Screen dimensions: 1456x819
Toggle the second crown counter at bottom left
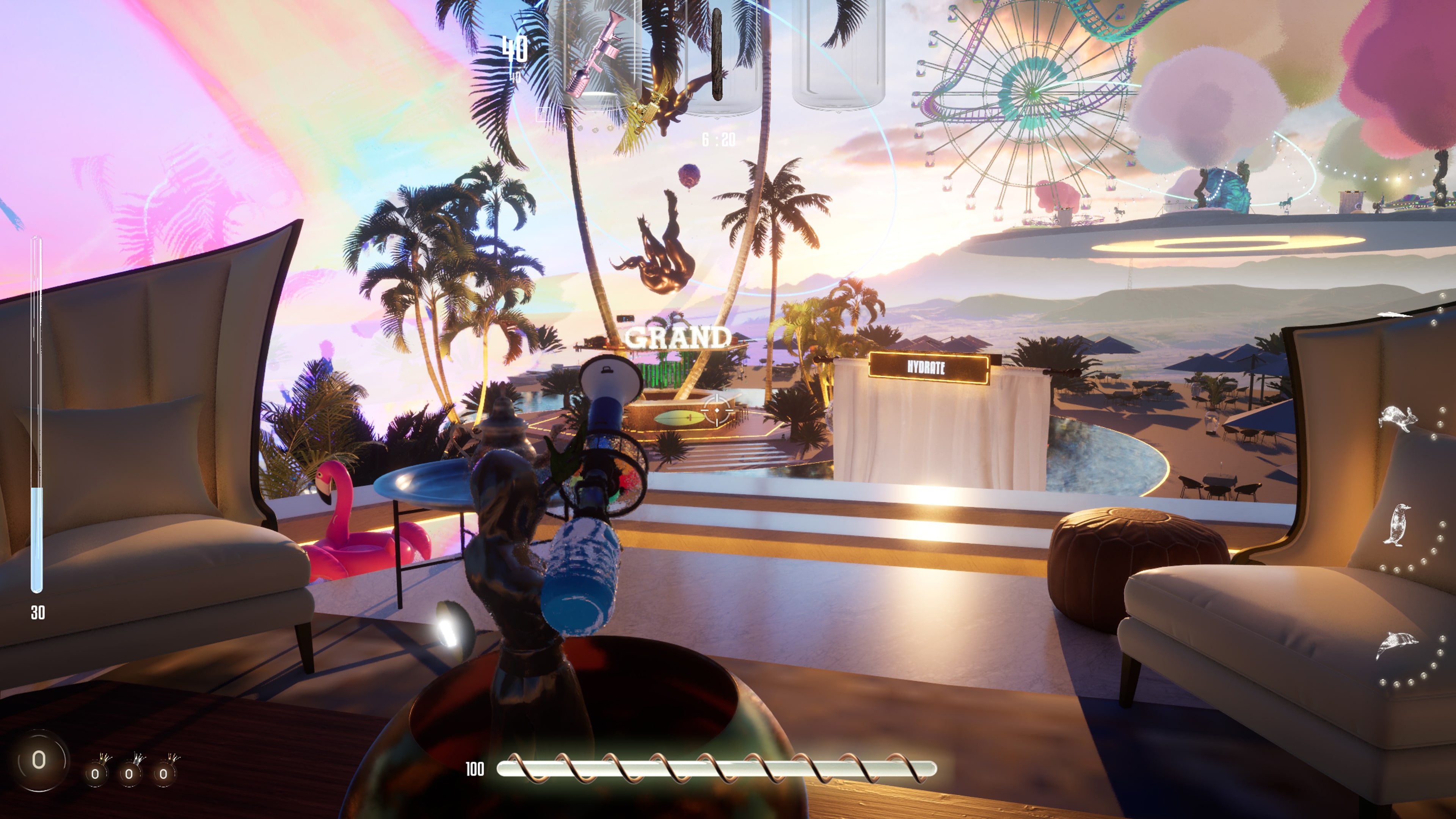point(129,774)
